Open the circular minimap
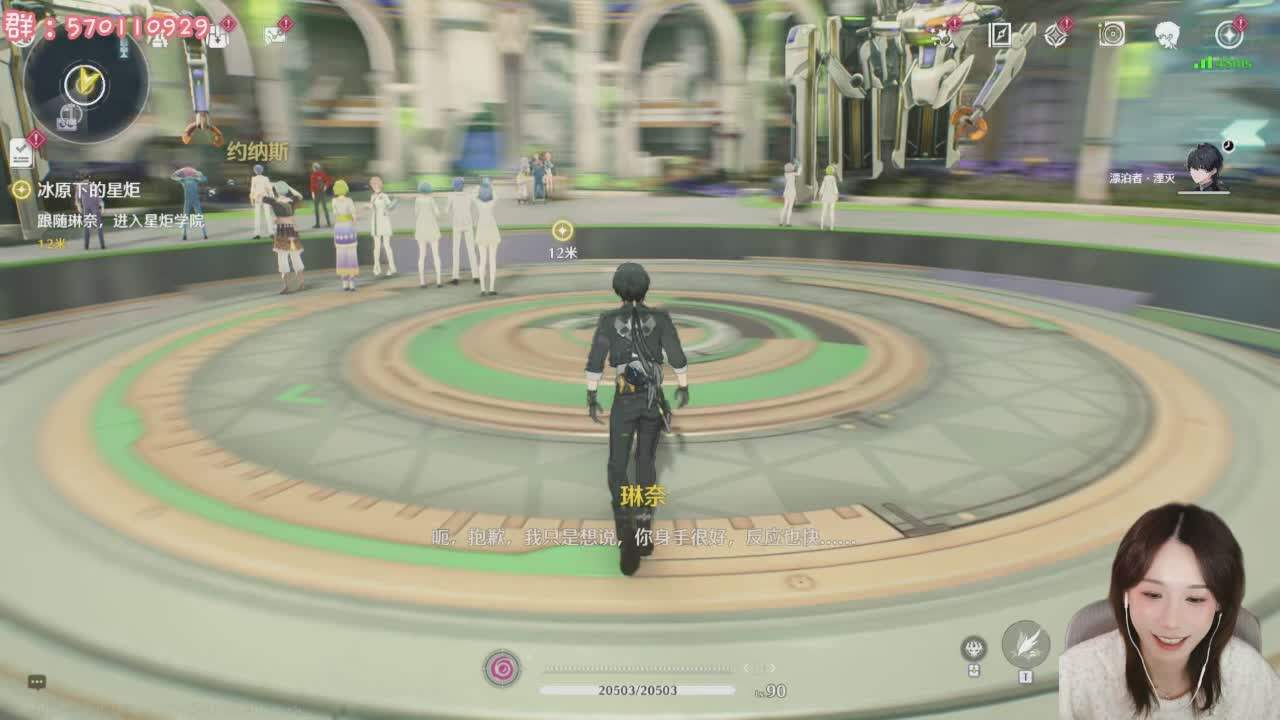 pos(86,83)
